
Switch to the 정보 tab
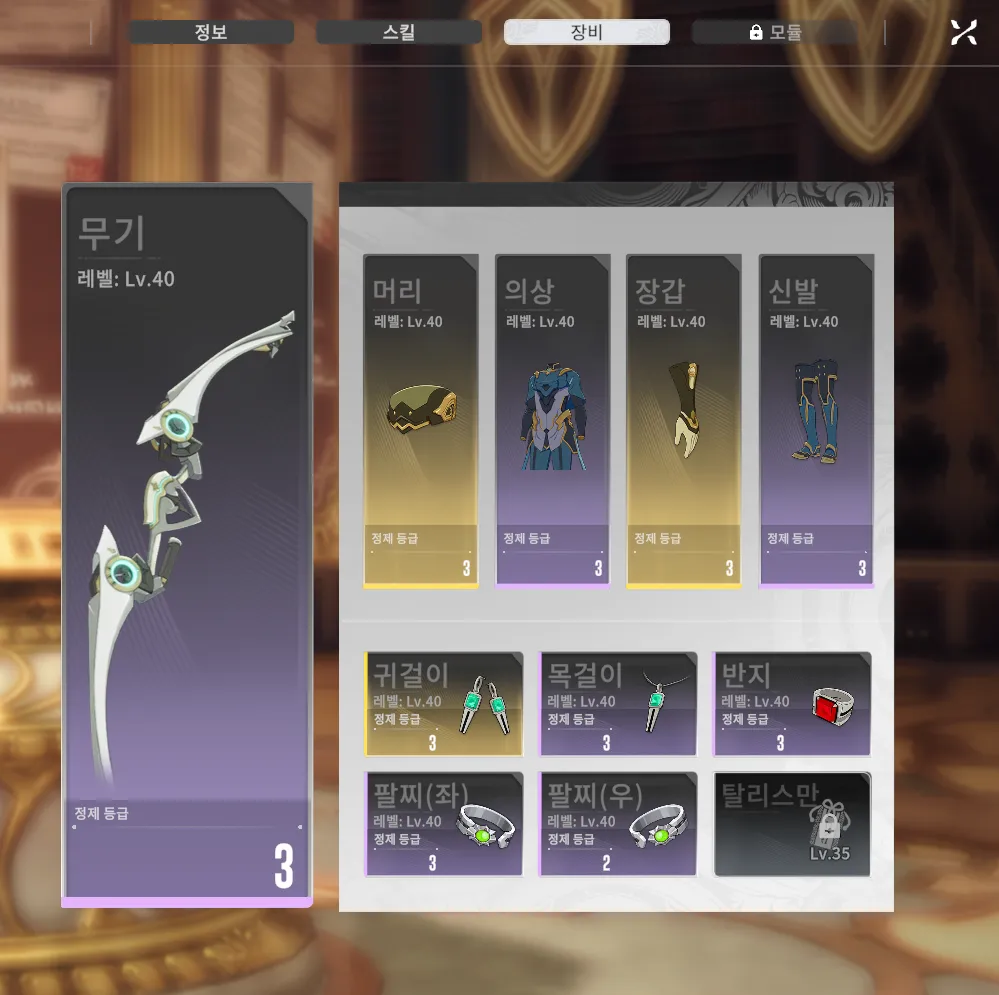[x=211, y=32]
